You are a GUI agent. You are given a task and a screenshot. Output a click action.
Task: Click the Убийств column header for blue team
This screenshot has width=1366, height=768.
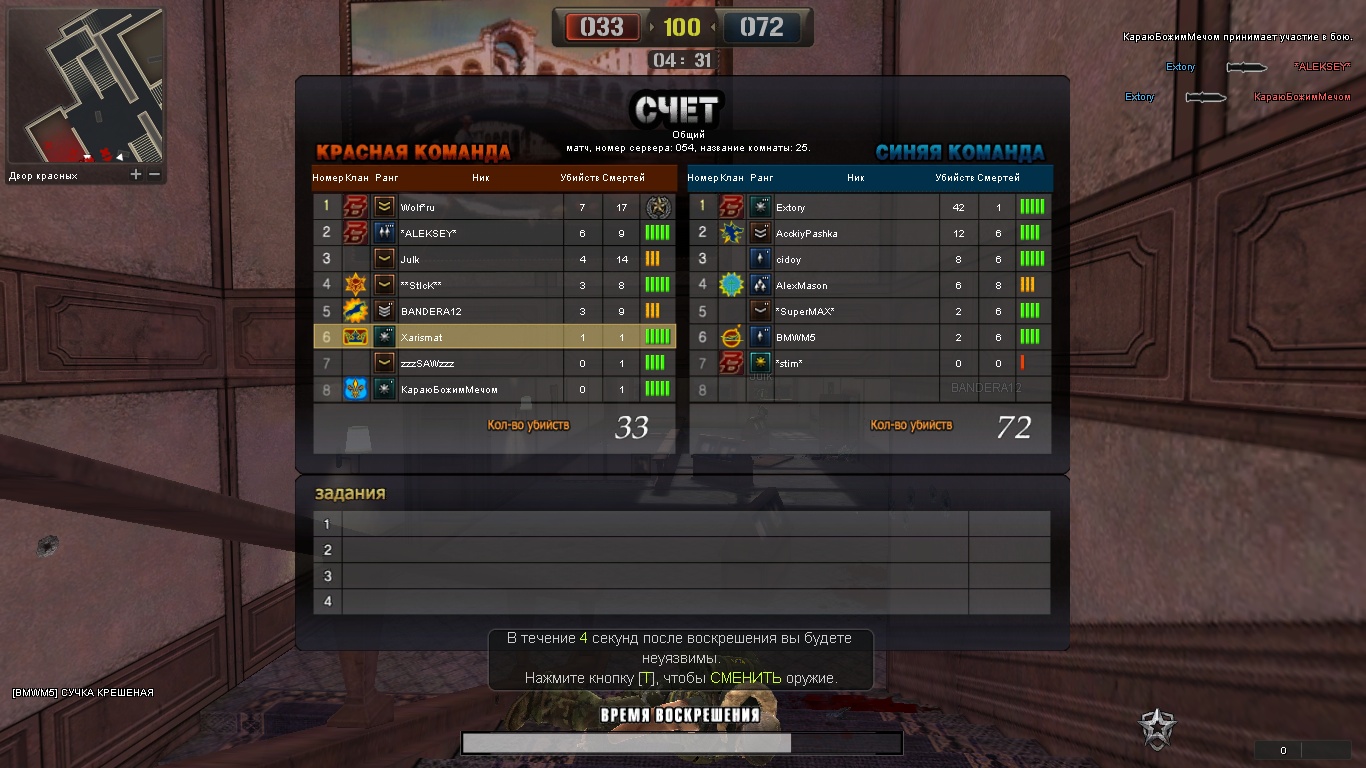[955, 178]
